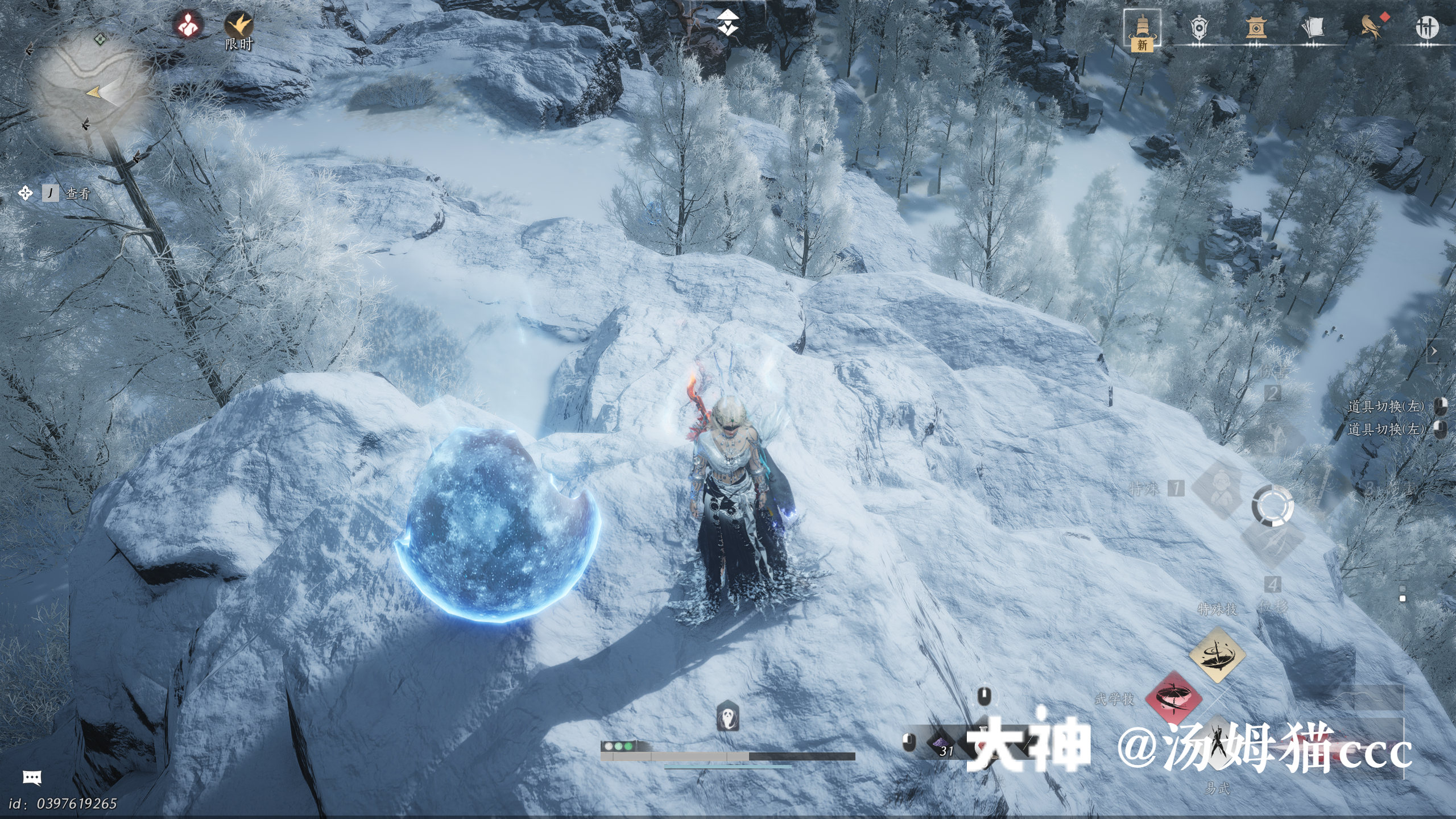1456x819 pixels.
Task: Click the red character silhouette icon
Action: pyautogui.click(x=188, y=25)
